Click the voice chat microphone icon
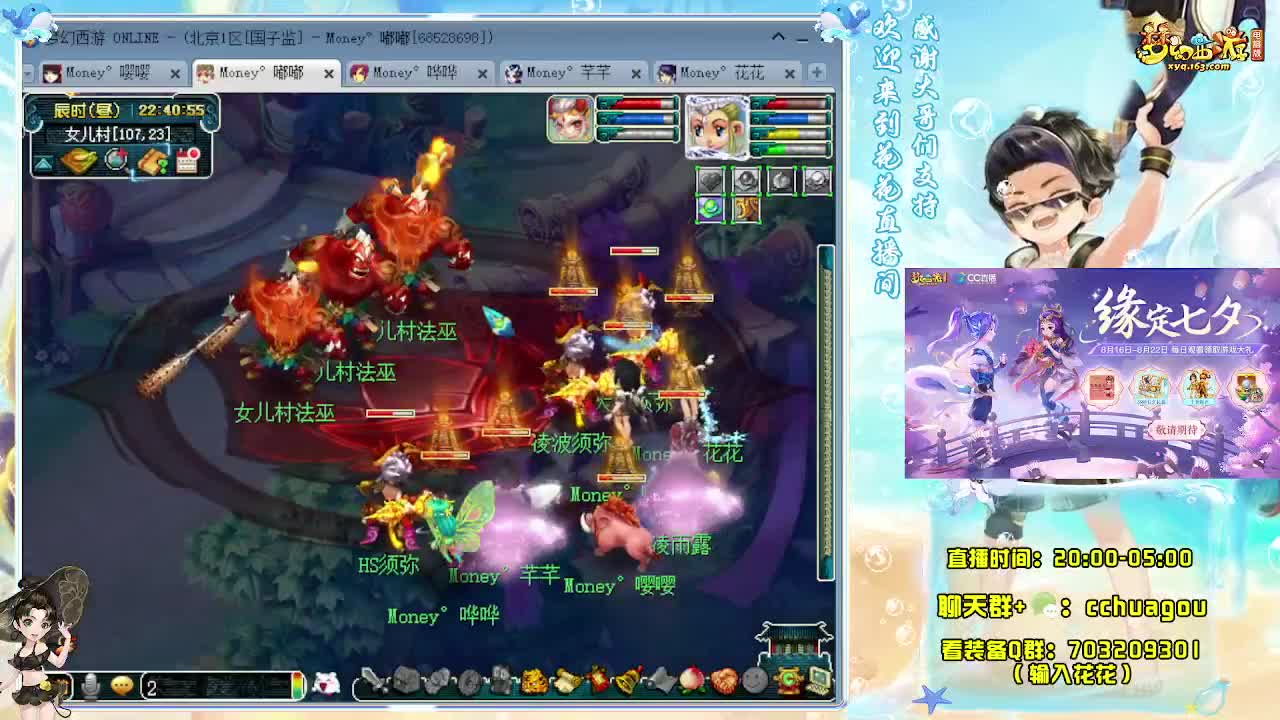Image resolution: width=1280 pixels, height=720 pixels. (90, 685)
